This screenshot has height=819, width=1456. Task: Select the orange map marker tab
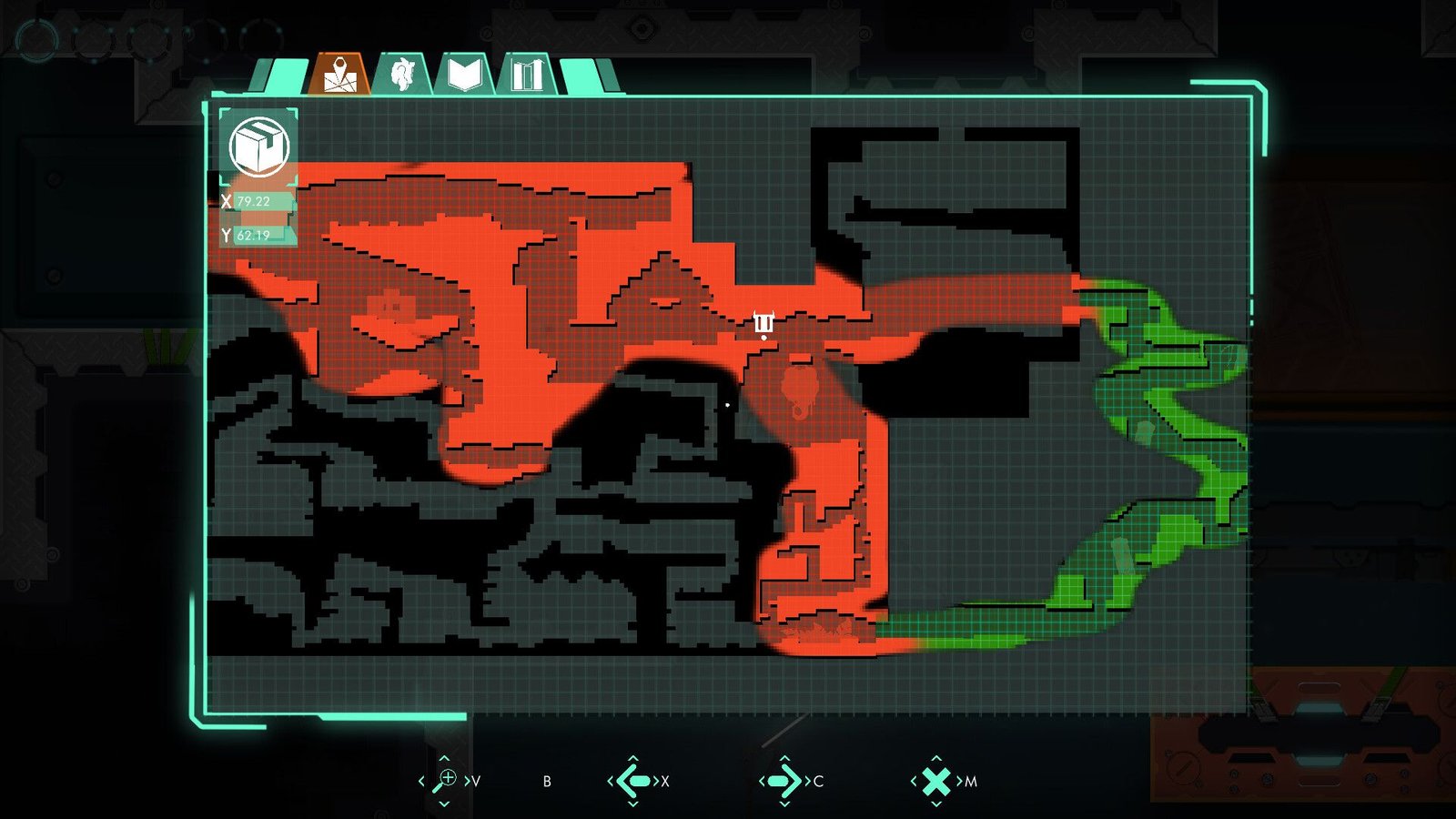coord(339,75)
